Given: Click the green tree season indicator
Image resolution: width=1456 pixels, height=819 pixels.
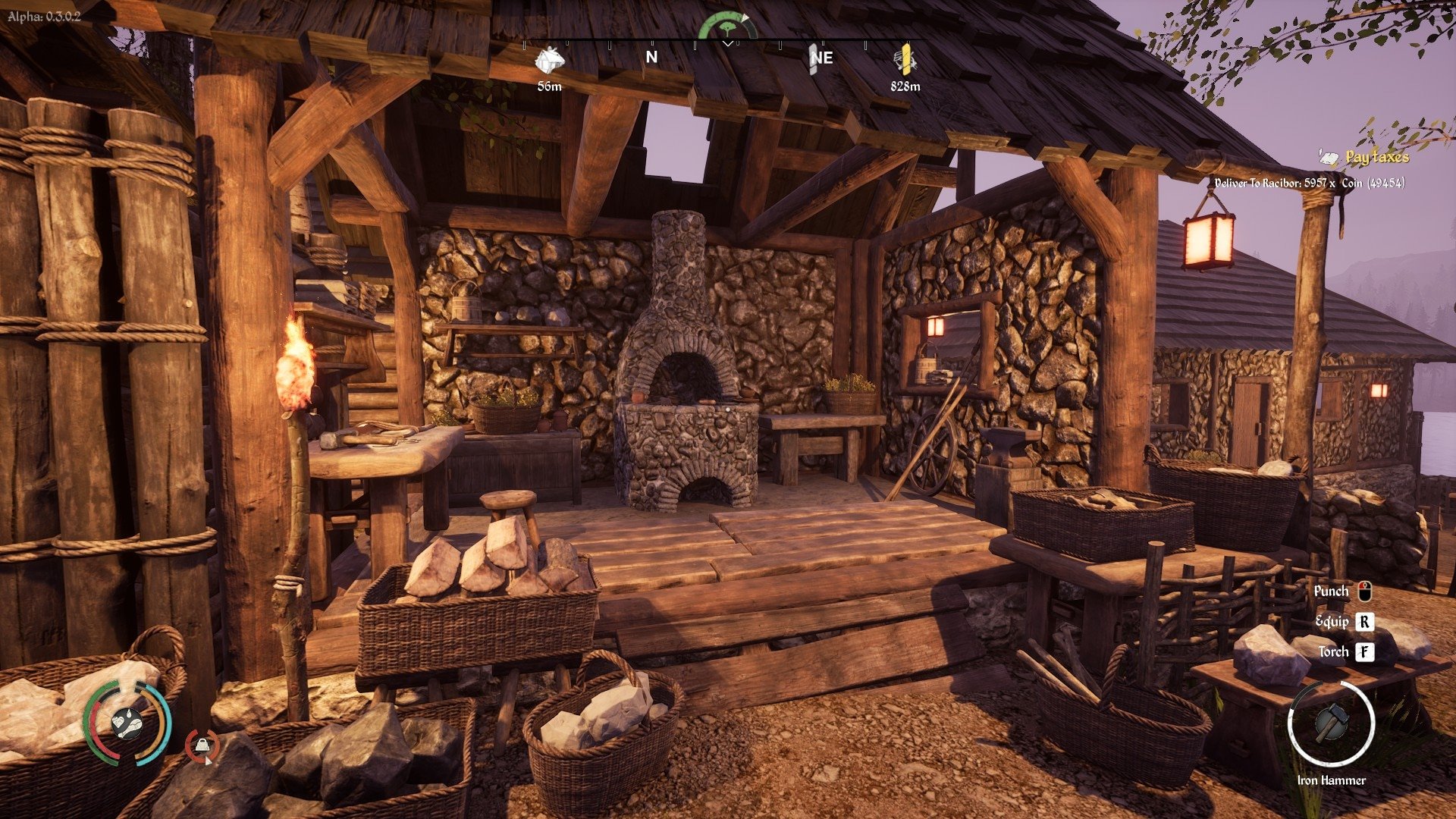Looking at the screenshot, I should tap(728, 25).
